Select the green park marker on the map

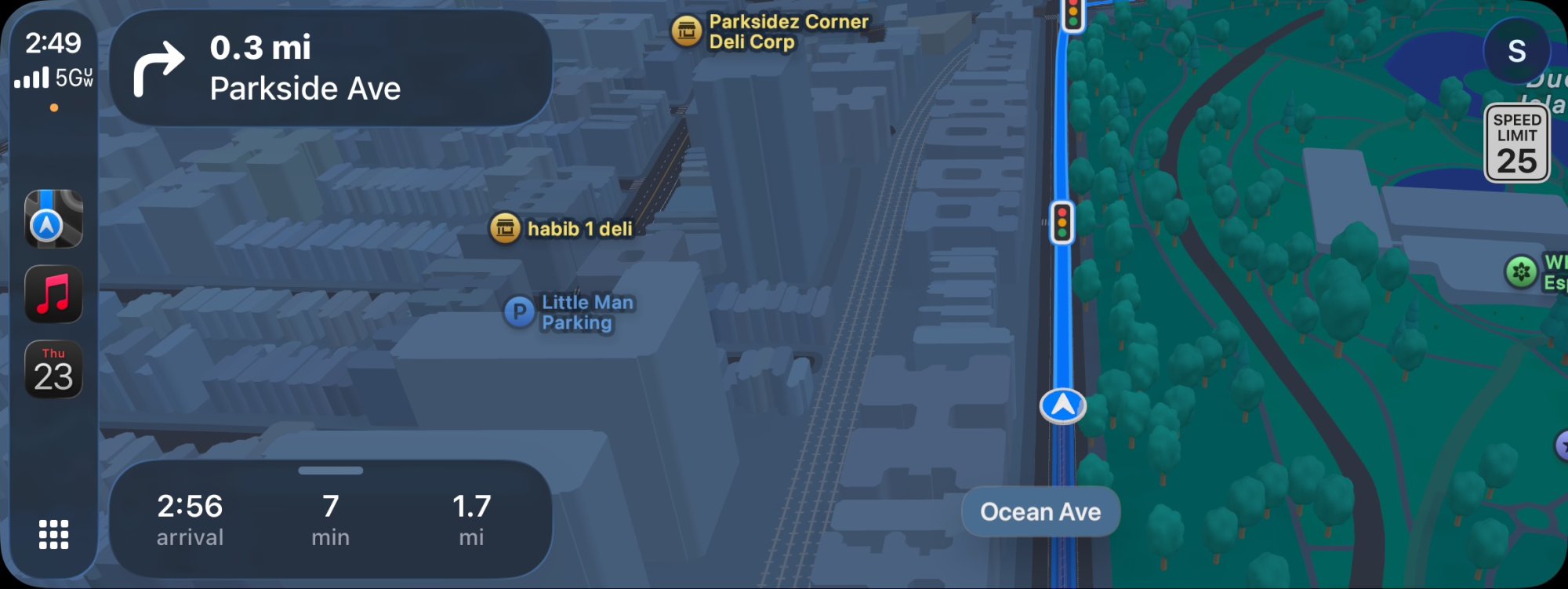(1521, 272)
